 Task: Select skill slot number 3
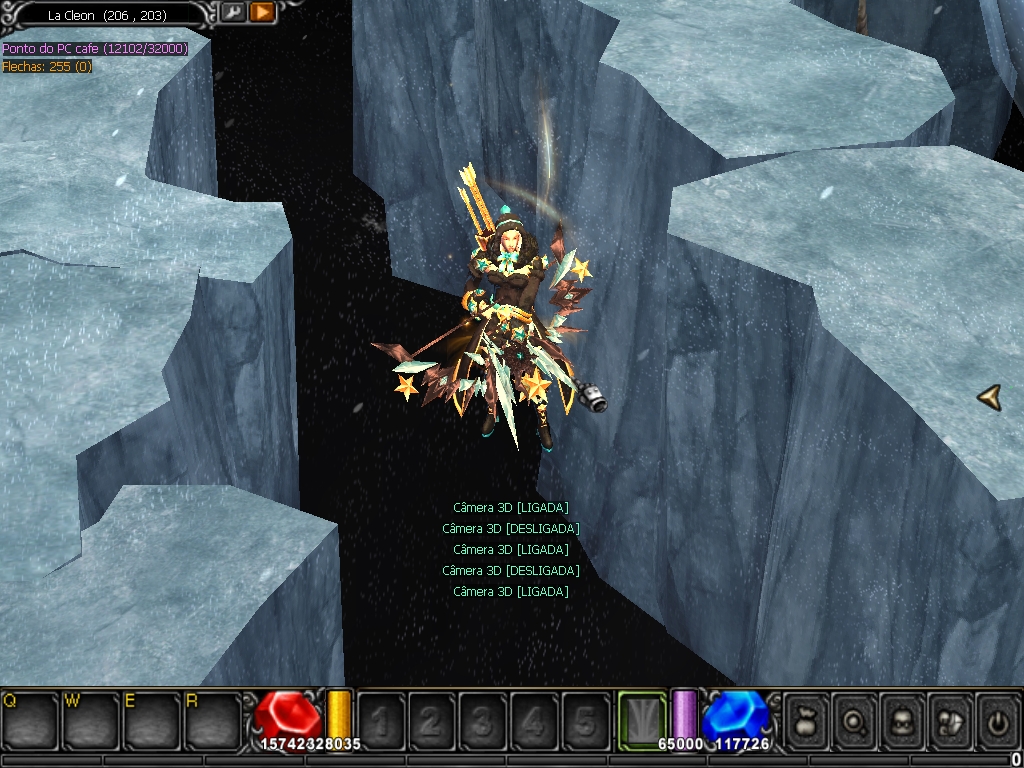click(483, 719)
